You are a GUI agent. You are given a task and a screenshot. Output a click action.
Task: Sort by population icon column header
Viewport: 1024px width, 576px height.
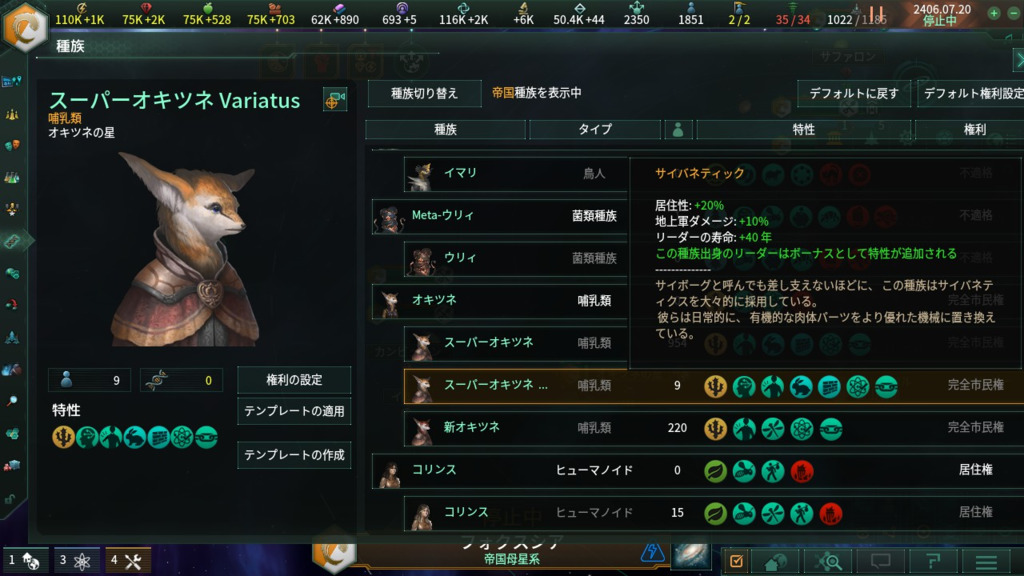coord(679,130)
